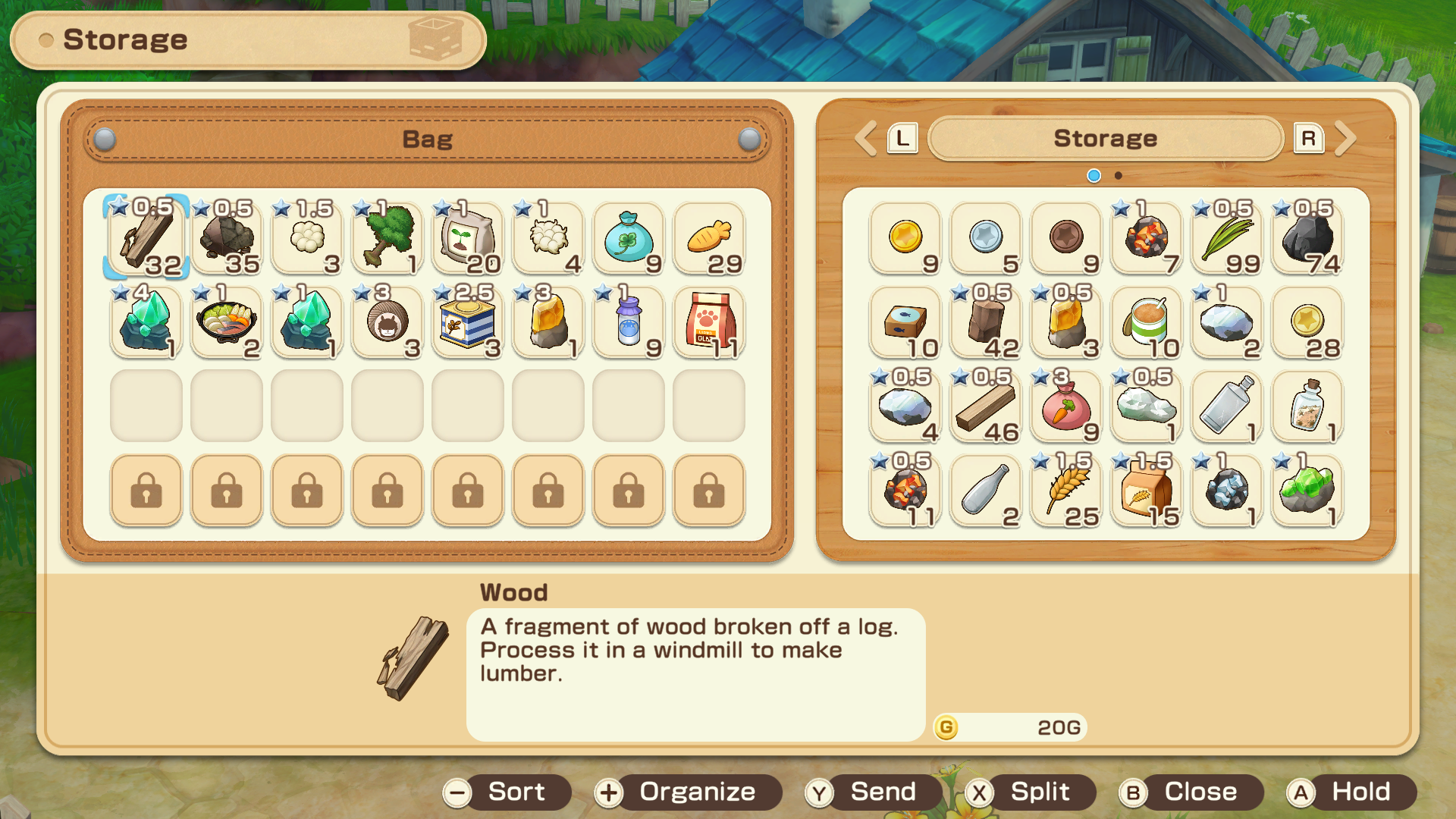This screenshot has width=1456, height=819.
Task: Split the selected item stack
Action: pyautogui.click(x=1029, y=792)
